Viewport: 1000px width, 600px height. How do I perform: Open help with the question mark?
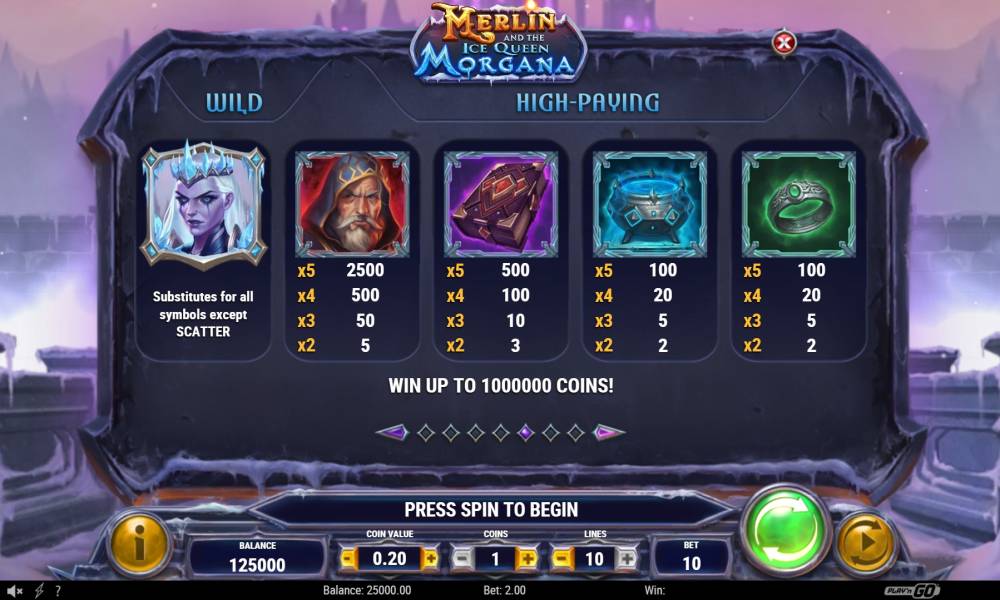coord(58,591)
